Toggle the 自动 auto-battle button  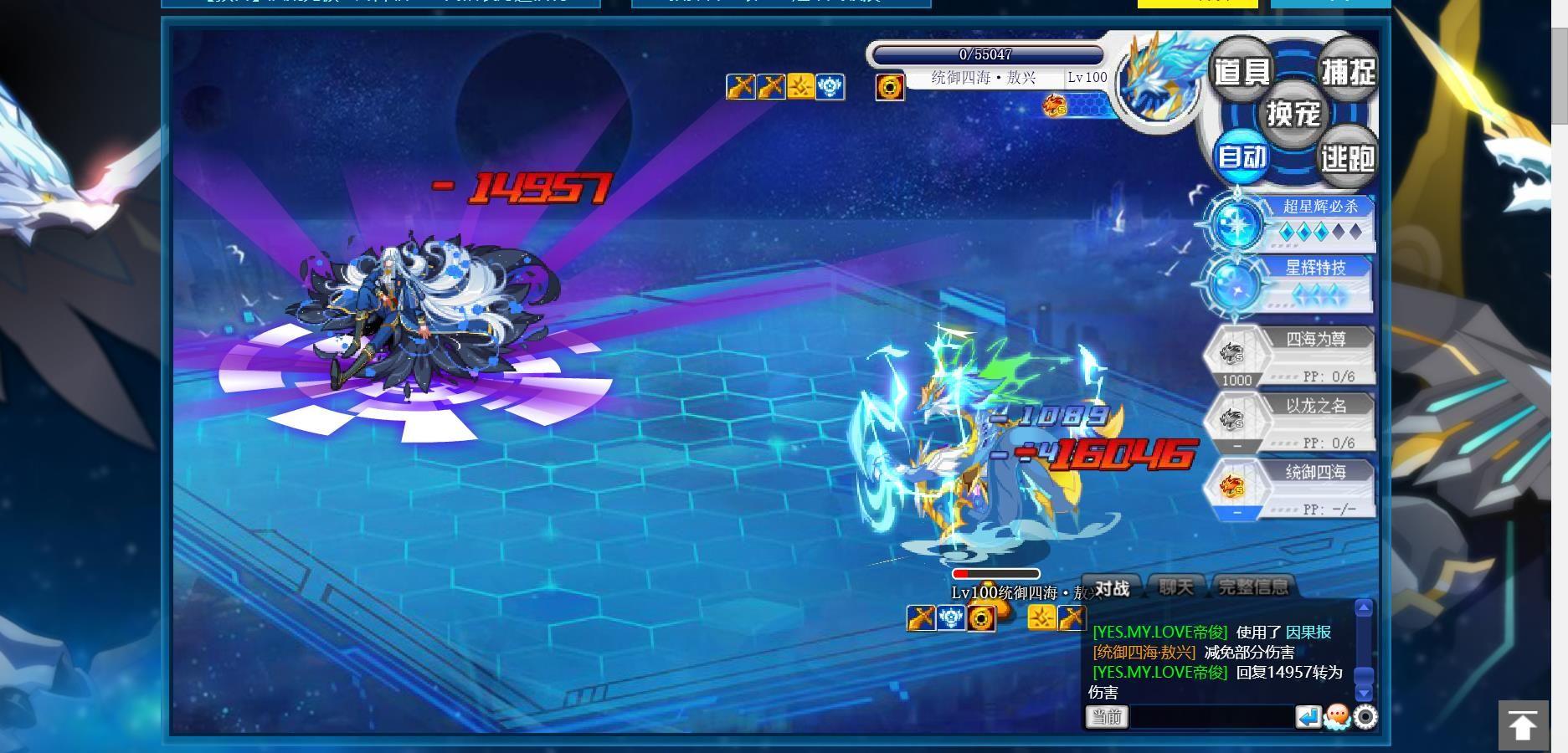pyautogui.click(x=1242, y=156)
